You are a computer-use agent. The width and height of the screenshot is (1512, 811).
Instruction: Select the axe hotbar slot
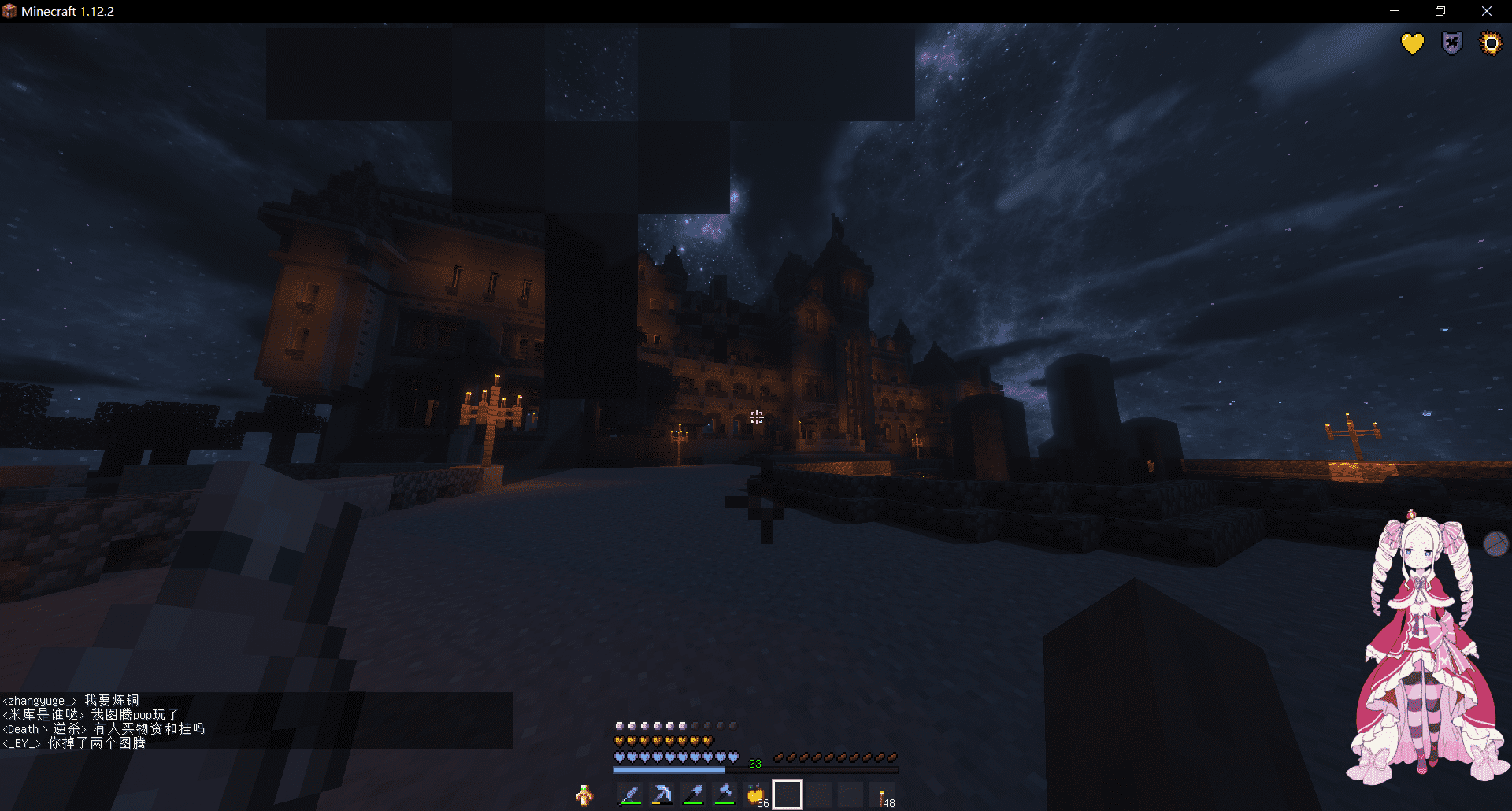point(724,795)
